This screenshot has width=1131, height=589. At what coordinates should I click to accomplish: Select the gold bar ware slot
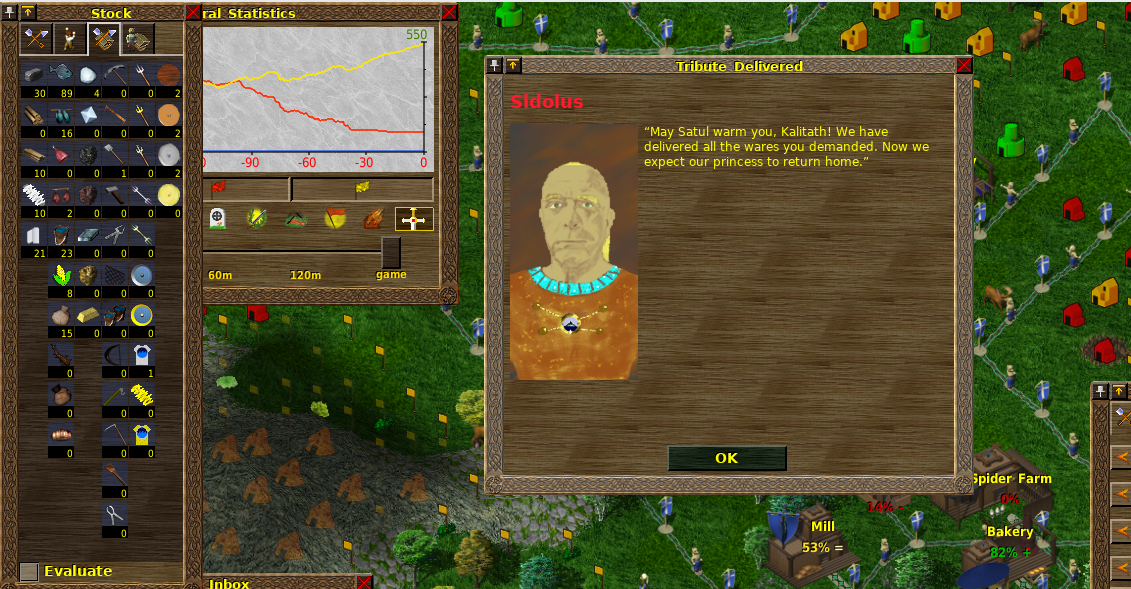pos(88,315)
